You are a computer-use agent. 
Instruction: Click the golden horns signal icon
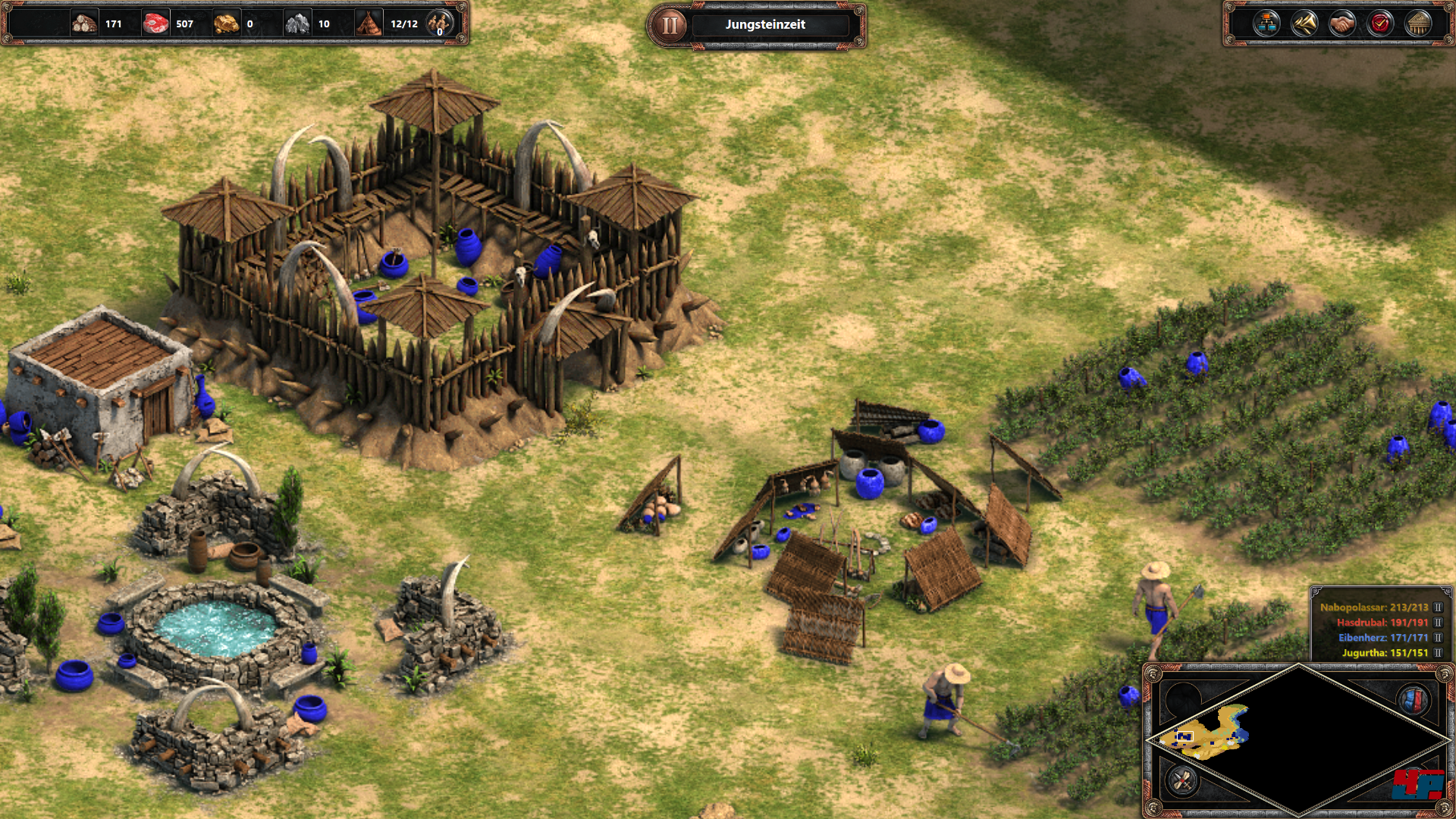pyautogui.click(x=1304, y=24)
